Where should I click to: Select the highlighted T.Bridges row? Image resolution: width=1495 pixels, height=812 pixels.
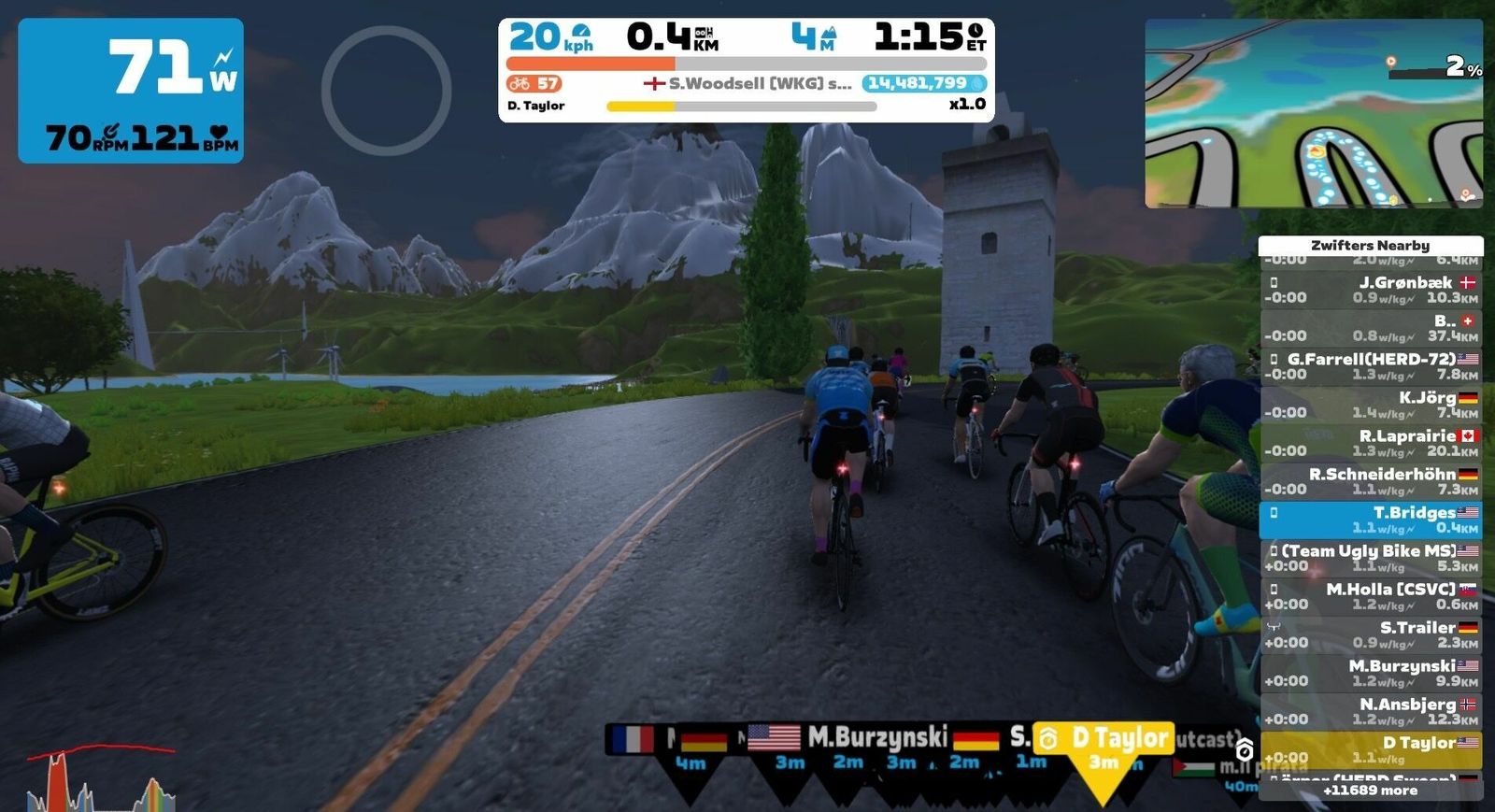1370,520
